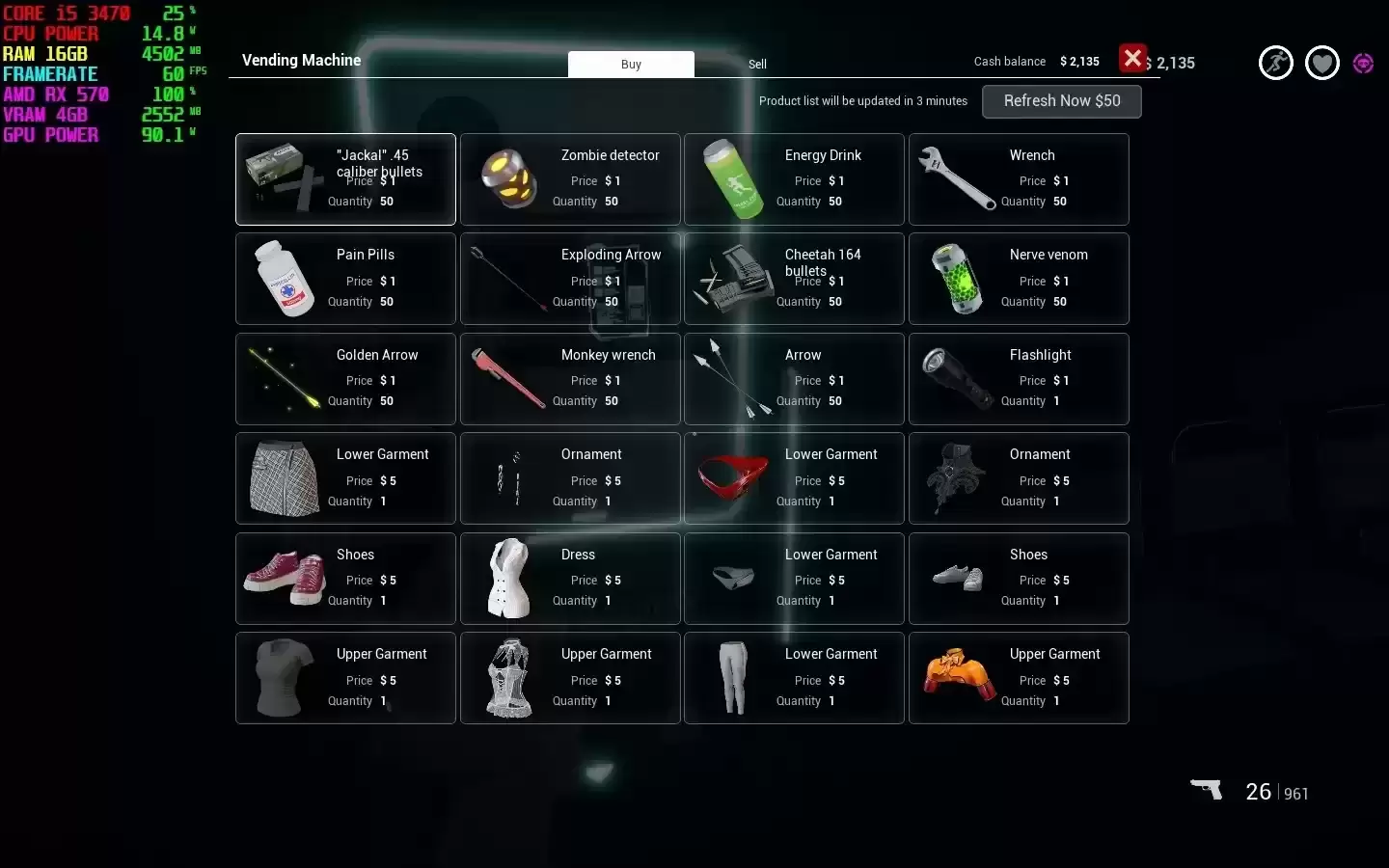Viewport: 1389px width, 868px height.
Task: Buy the "Jackal" .45 caliber bullets
Action: coord(345,179)
